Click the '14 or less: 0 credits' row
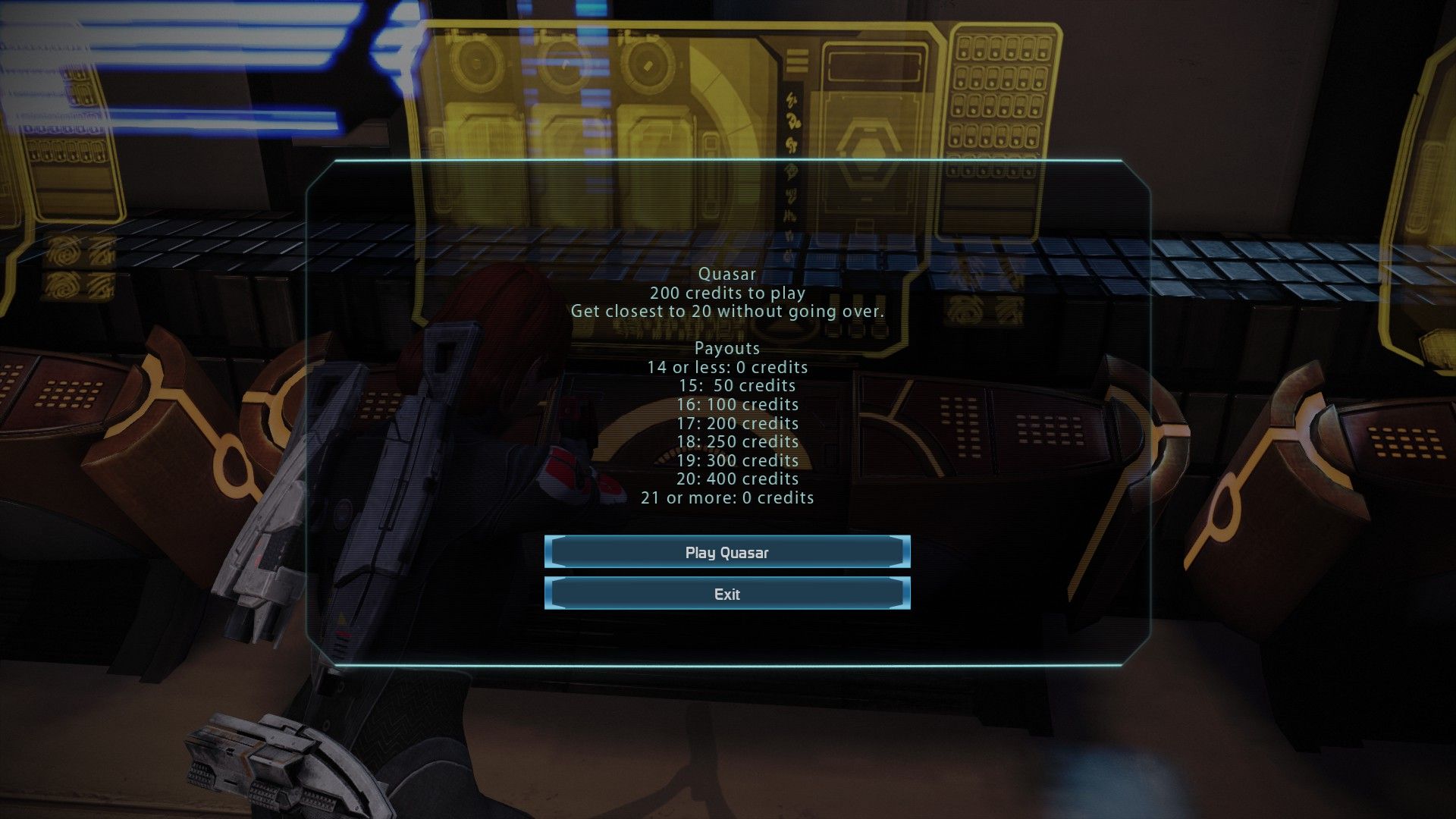This screenshot has height=819, width=1456. click(x=727, y=367)
